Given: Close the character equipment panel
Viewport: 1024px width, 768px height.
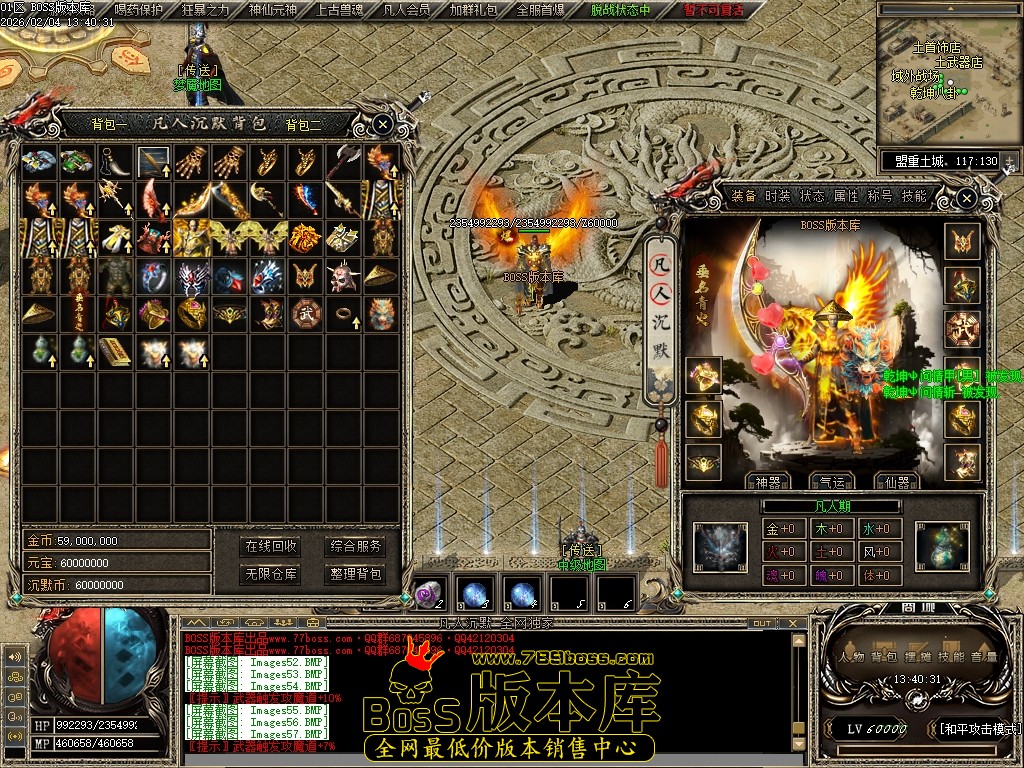Looking at the screenshot, I should pos(966,199).
